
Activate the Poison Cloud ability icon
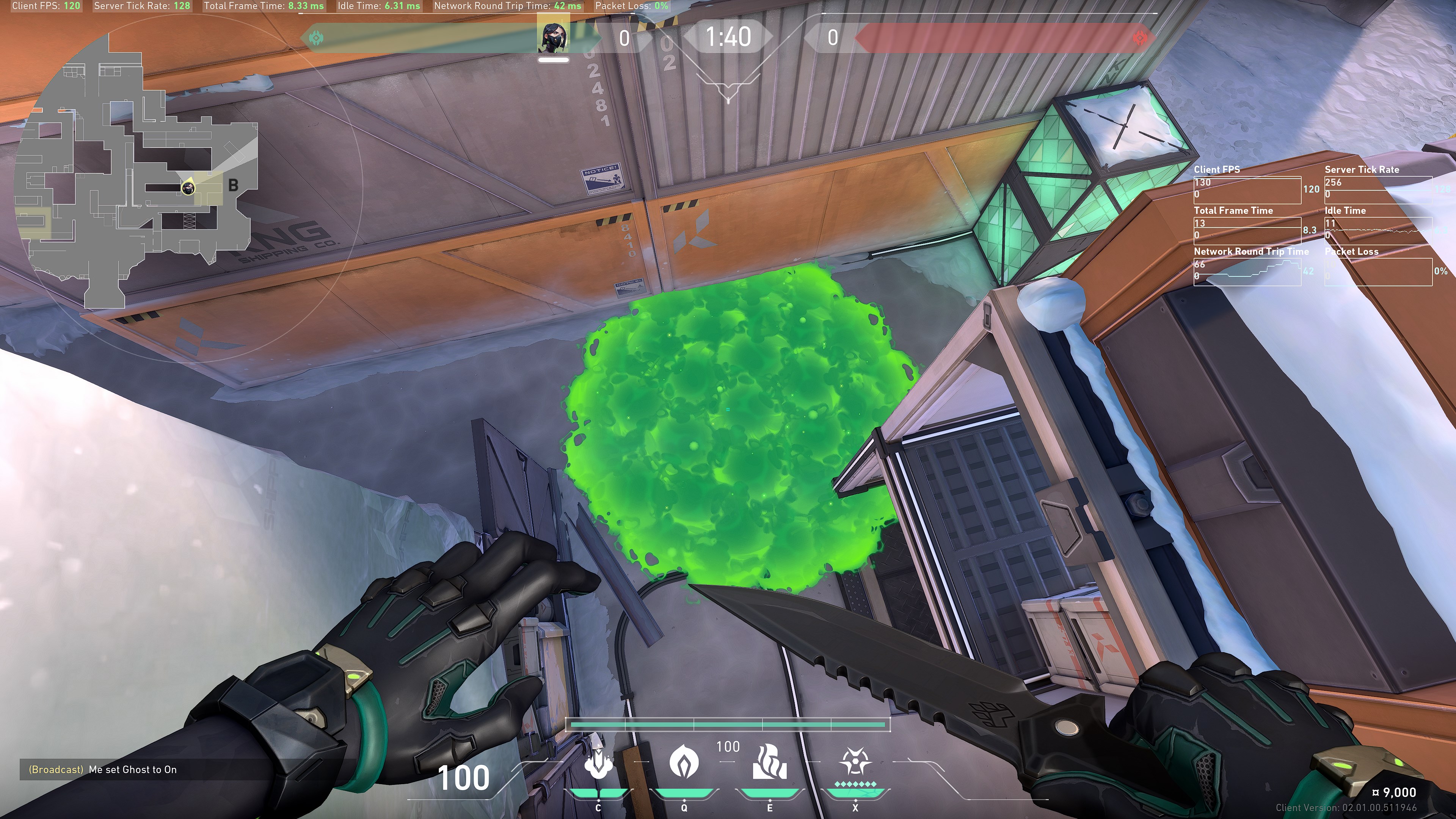coord(683,763)
